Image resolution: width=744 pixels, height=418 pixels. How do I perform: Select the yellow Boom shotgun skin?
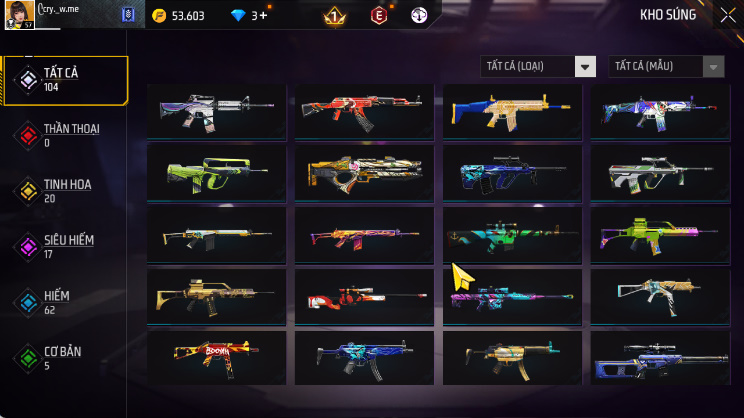[216, 357]
